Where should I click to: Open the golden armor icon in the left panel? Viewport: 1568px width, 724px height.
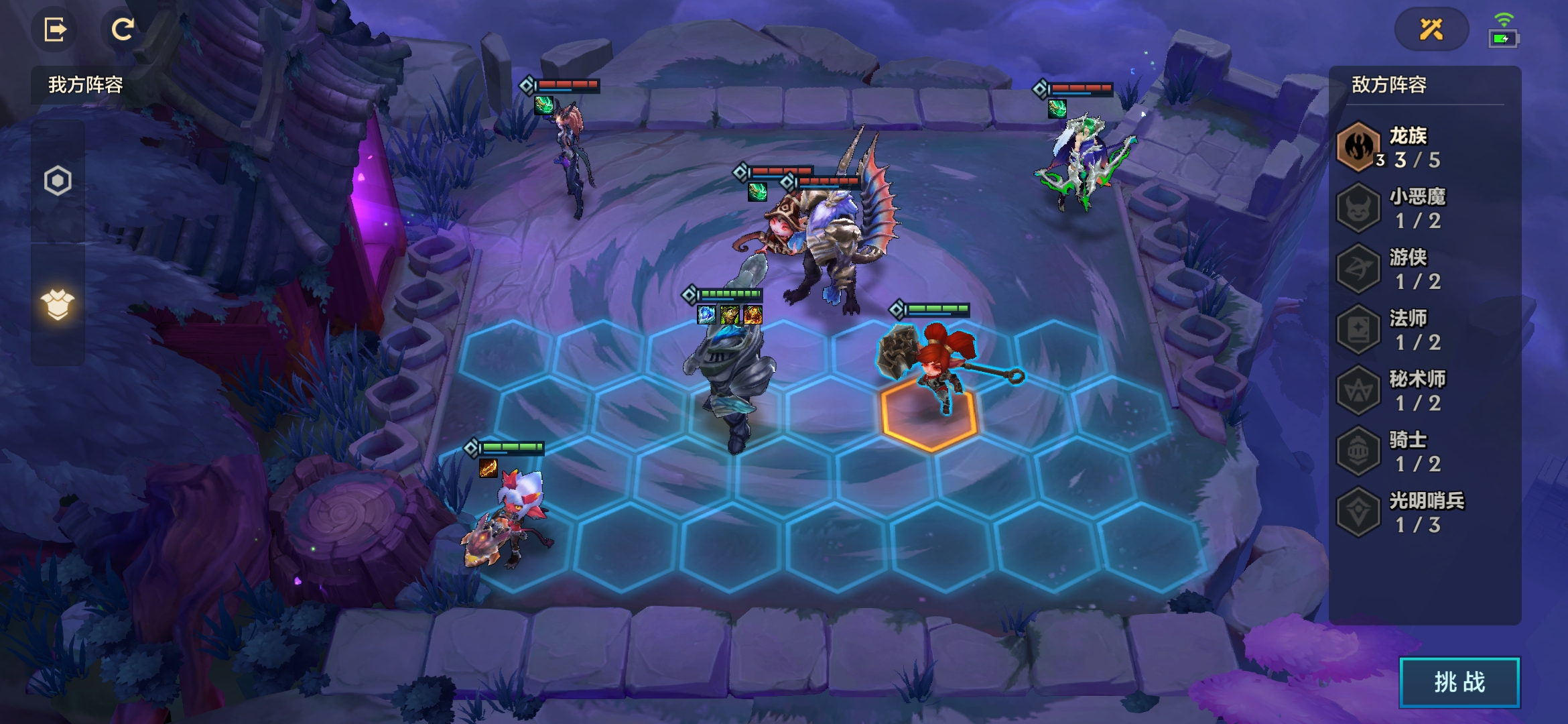(58, 305)
